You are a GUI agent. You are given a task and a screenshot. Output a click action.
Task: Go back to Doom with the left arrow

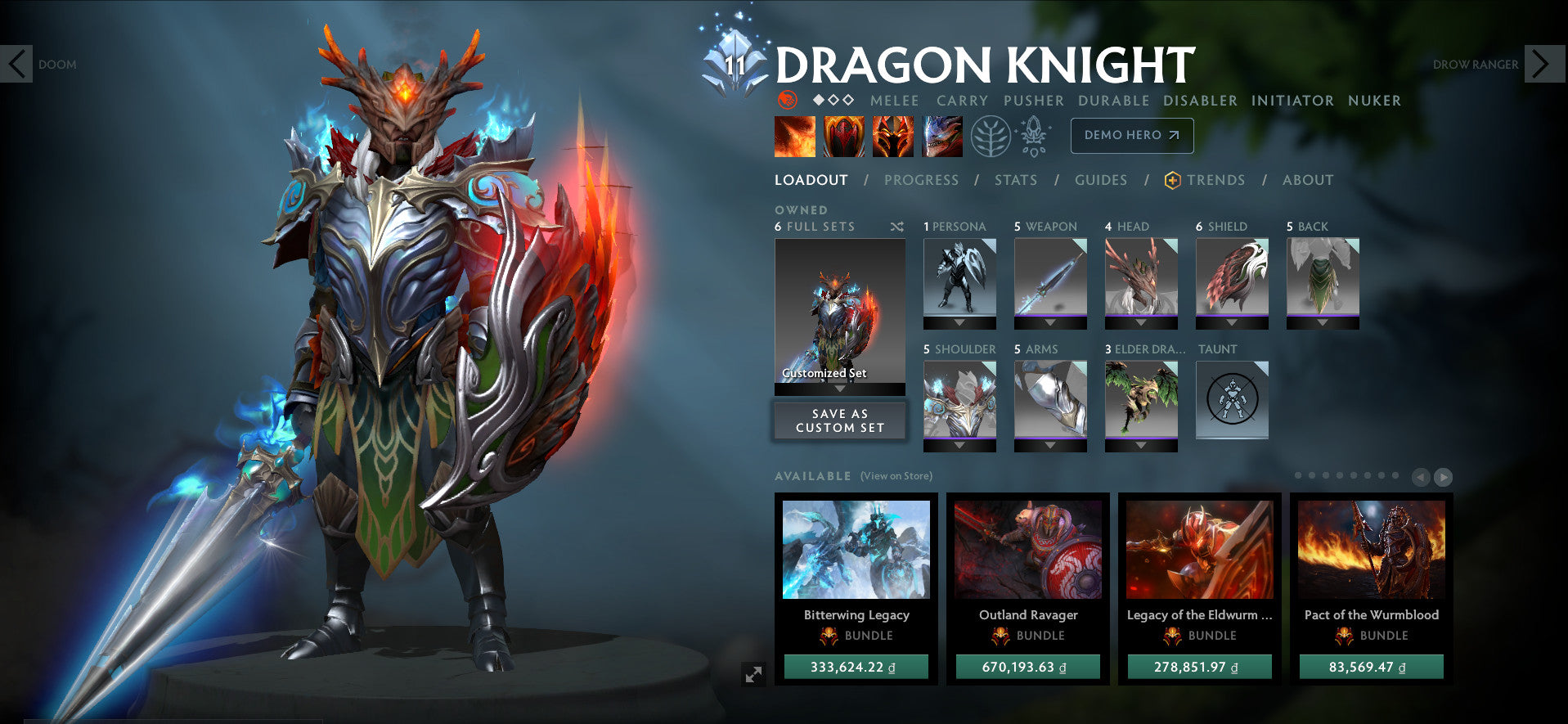[16, 62]
